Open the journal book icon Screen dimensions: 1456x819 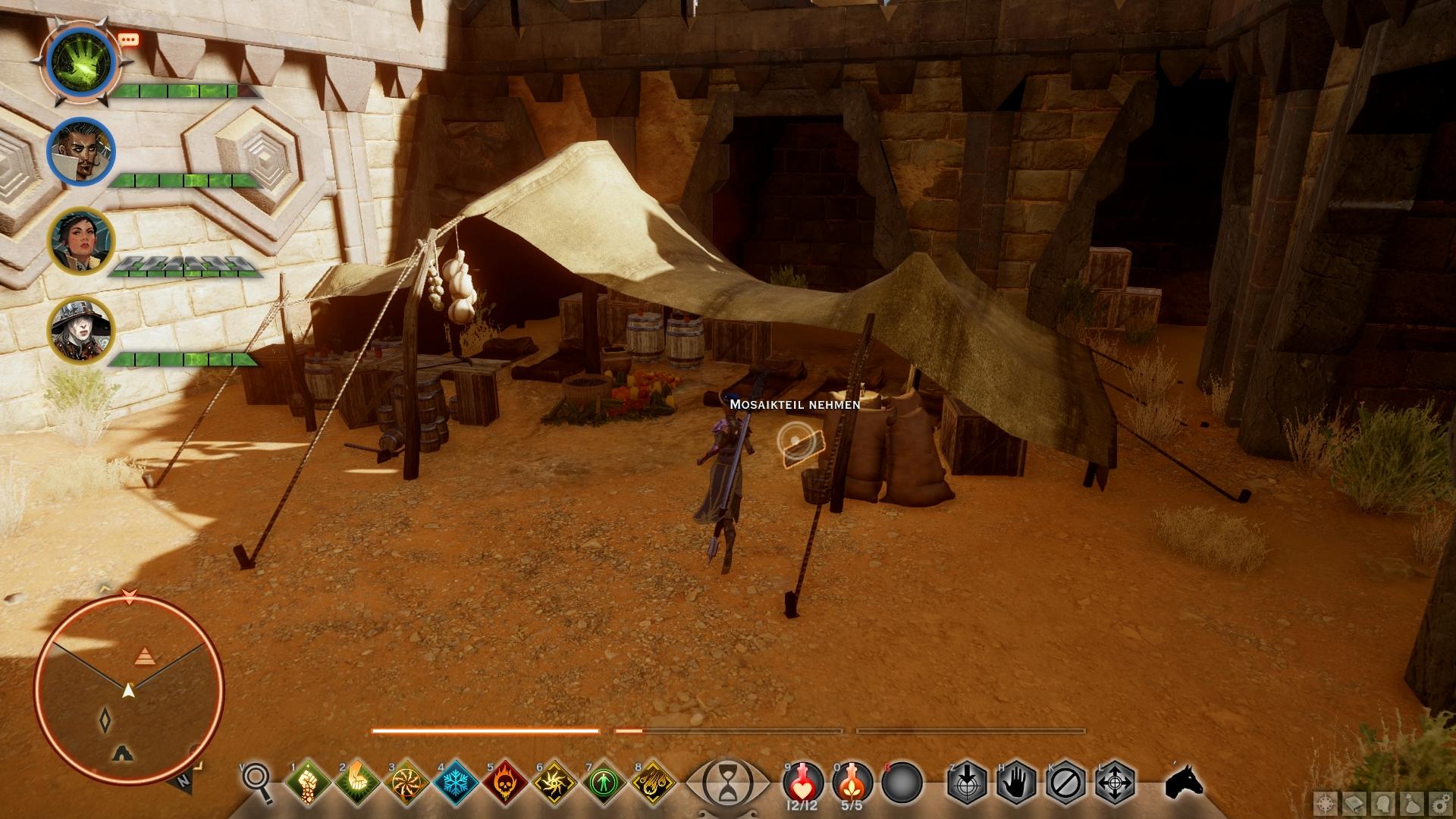(1355, 802)
